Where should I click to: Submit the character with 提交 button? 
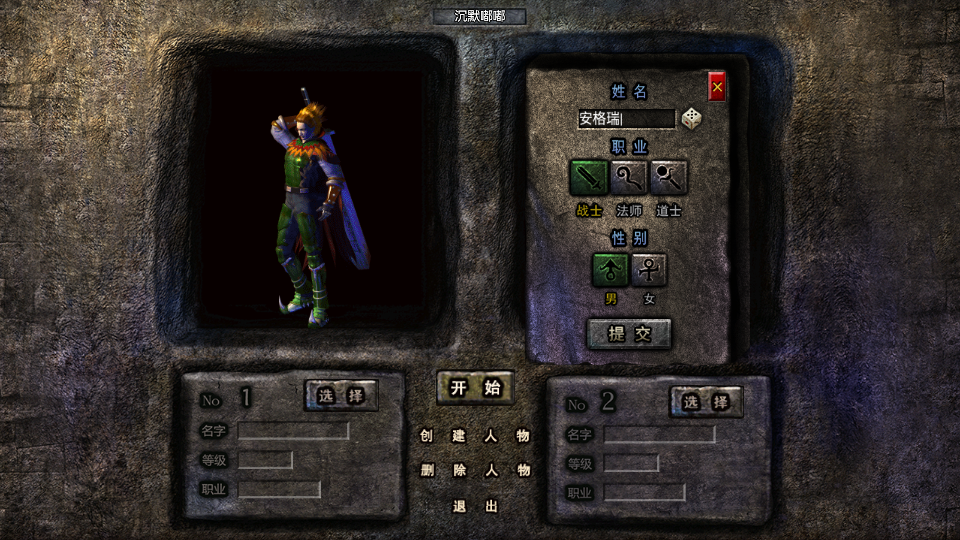629,334
